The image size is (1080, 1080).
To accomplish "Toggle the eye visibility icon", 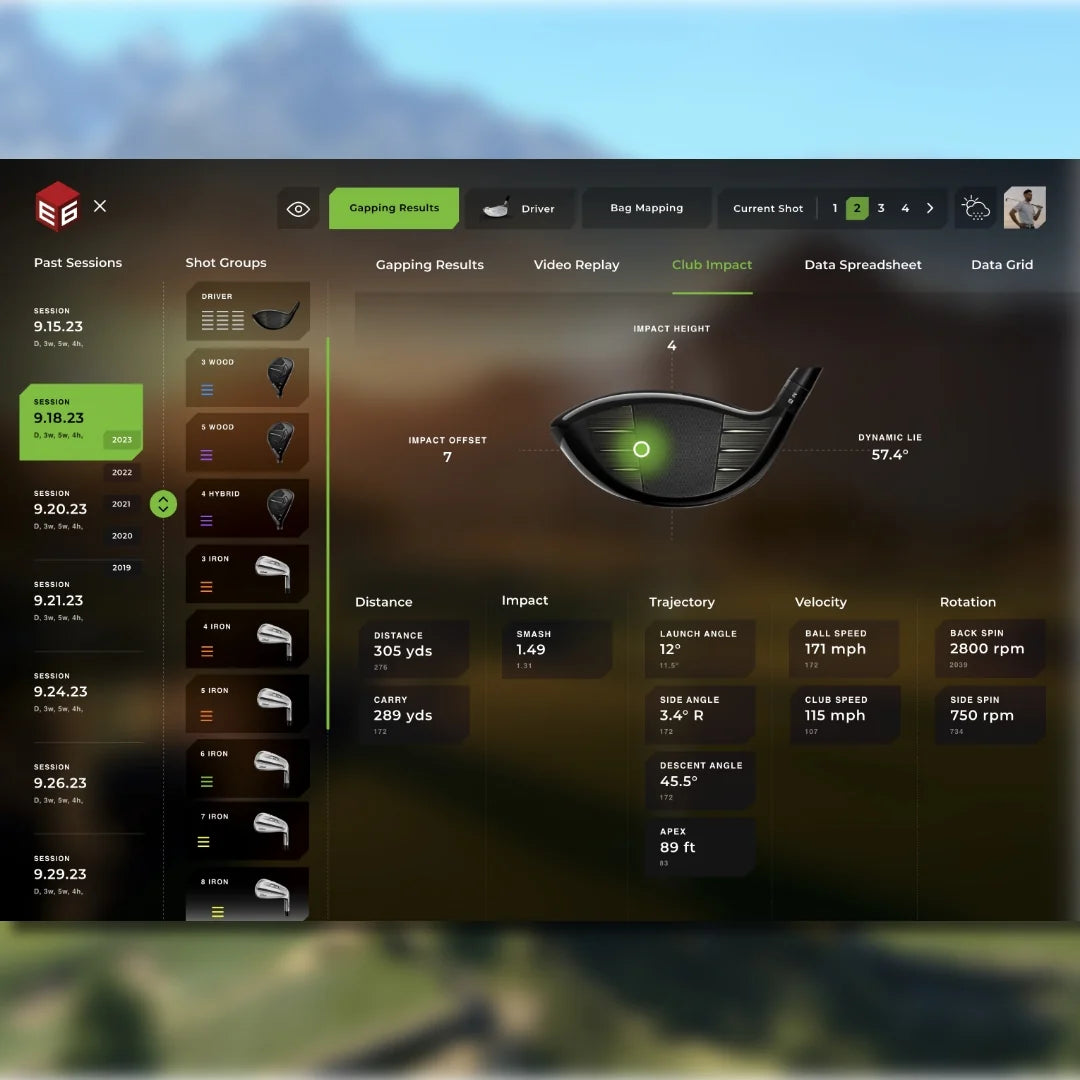I will (298, 209).
